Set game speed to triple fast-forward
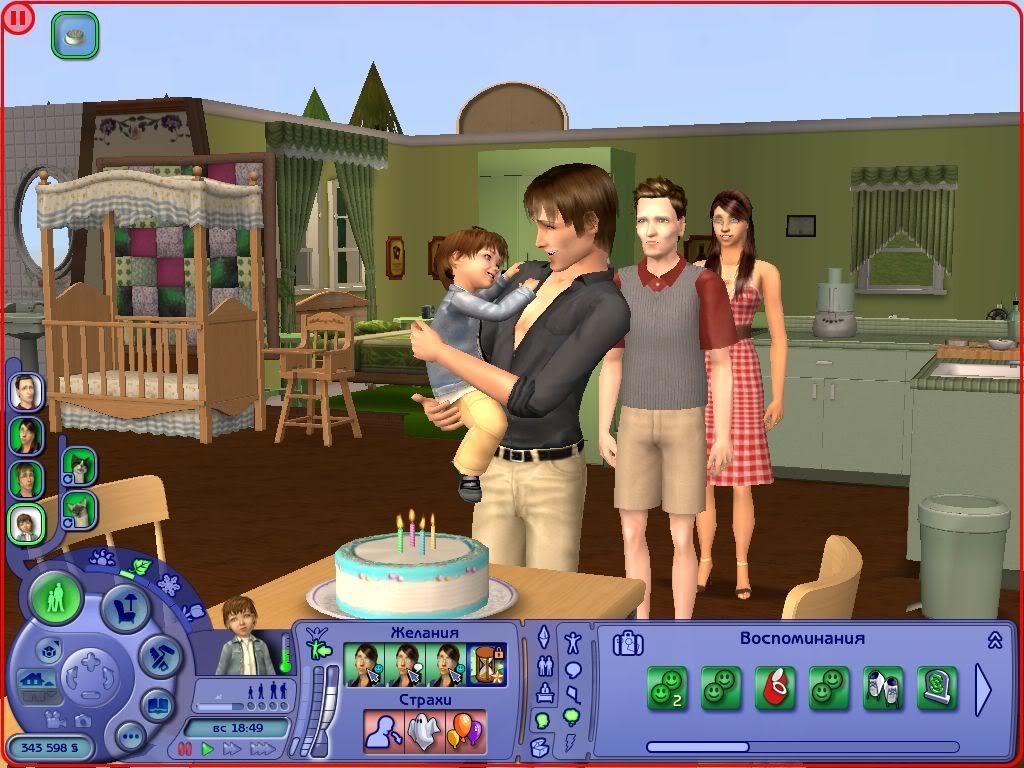This screenshot has height=768, width=1024. (261, 748)
